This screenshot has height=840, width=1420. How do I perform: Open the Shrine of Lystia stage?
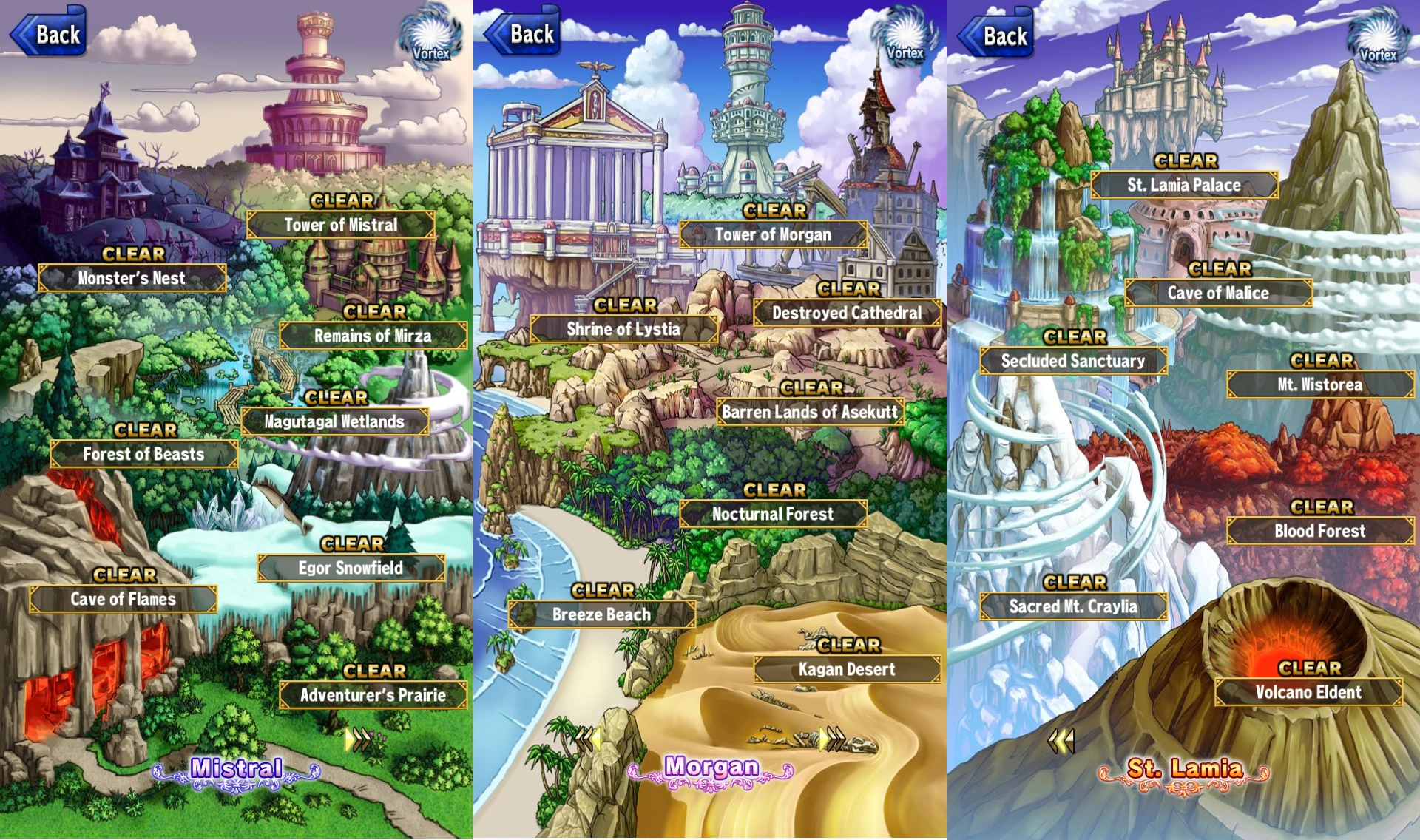tap(625, 331)
